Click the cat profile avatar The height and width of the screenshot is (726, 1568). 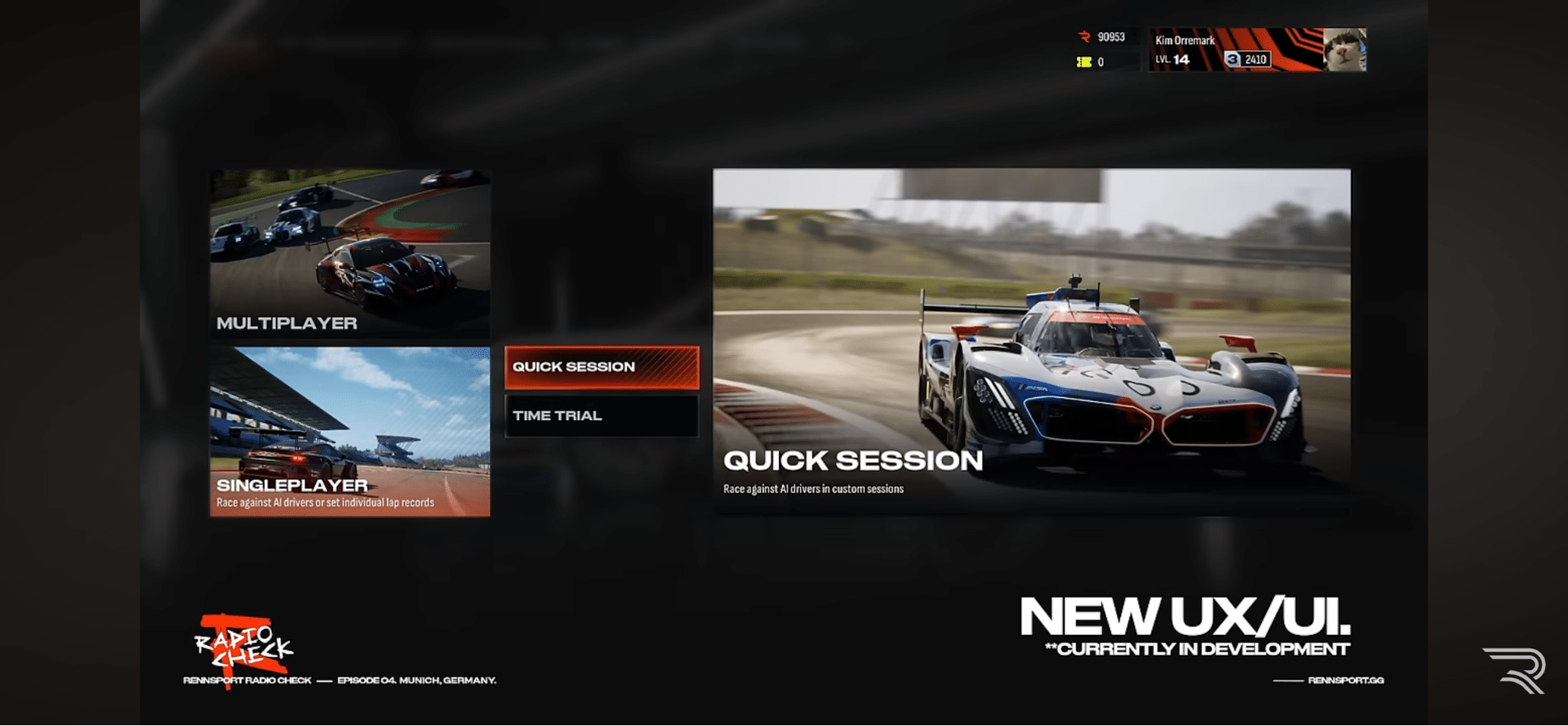pos(1344,49)
